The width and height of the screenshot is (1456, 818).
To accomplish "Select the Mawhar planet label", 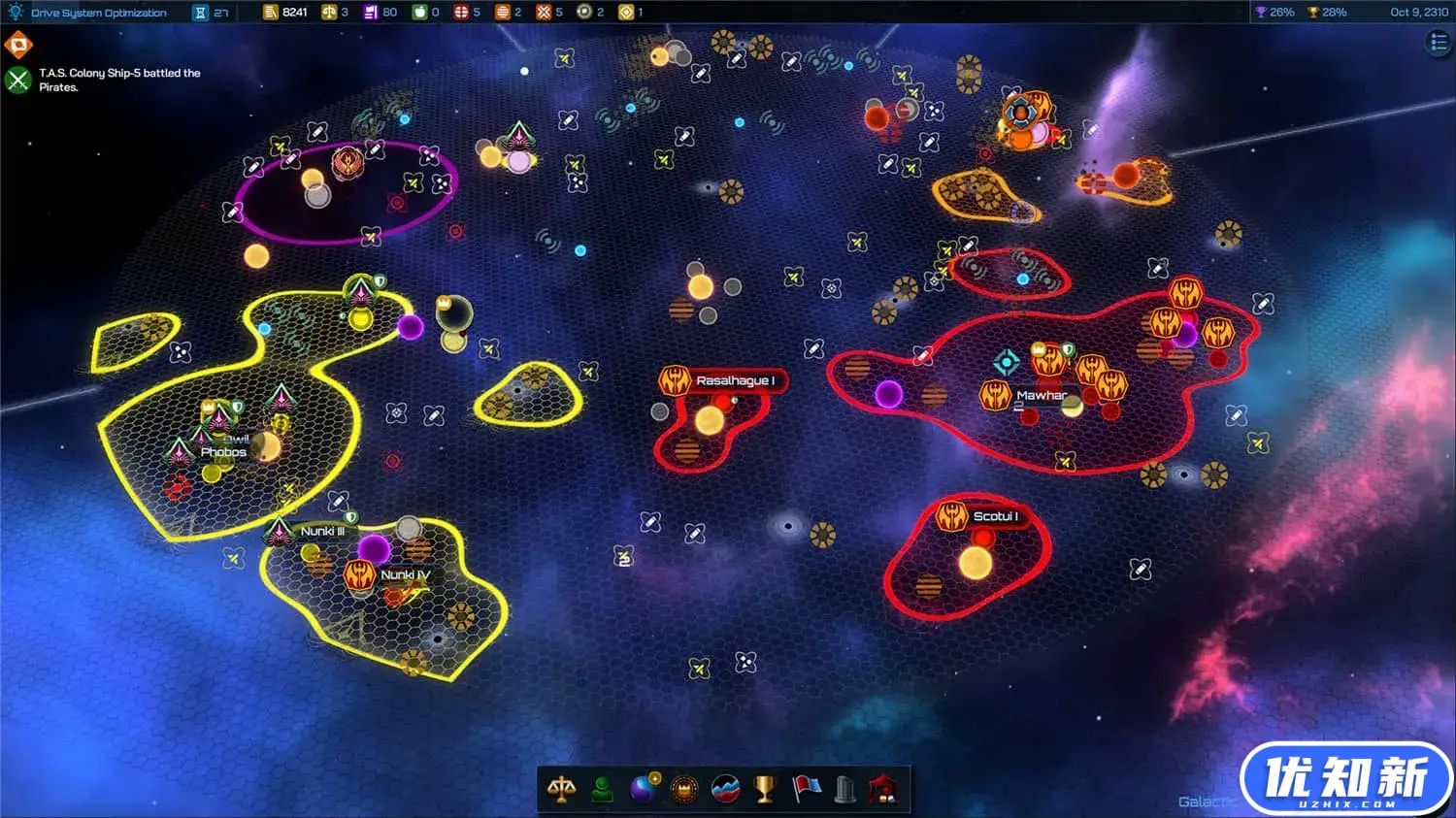I will pyautogui.click(x=1041, y=395).
